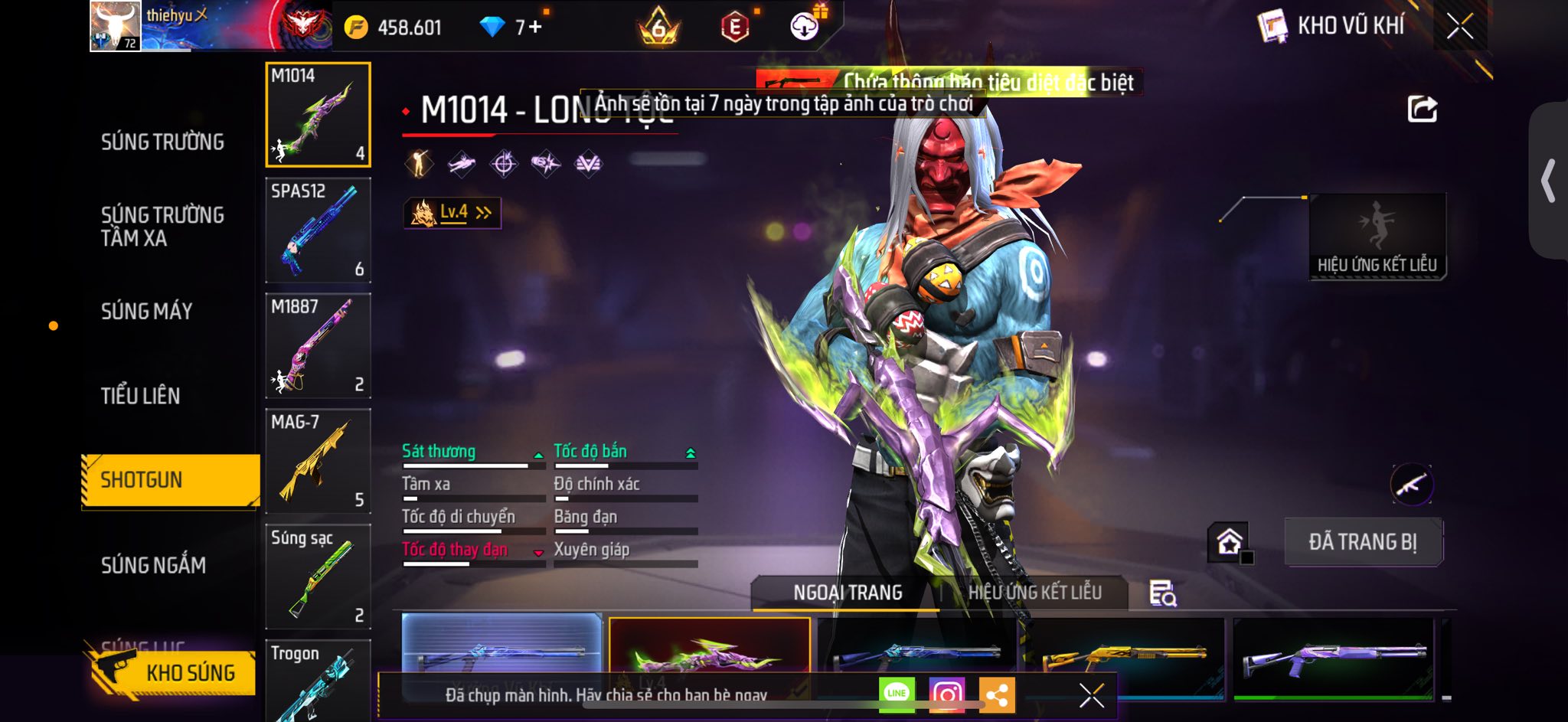
Task: Open the finishing effect slot panel
Action: [1377, 237]
